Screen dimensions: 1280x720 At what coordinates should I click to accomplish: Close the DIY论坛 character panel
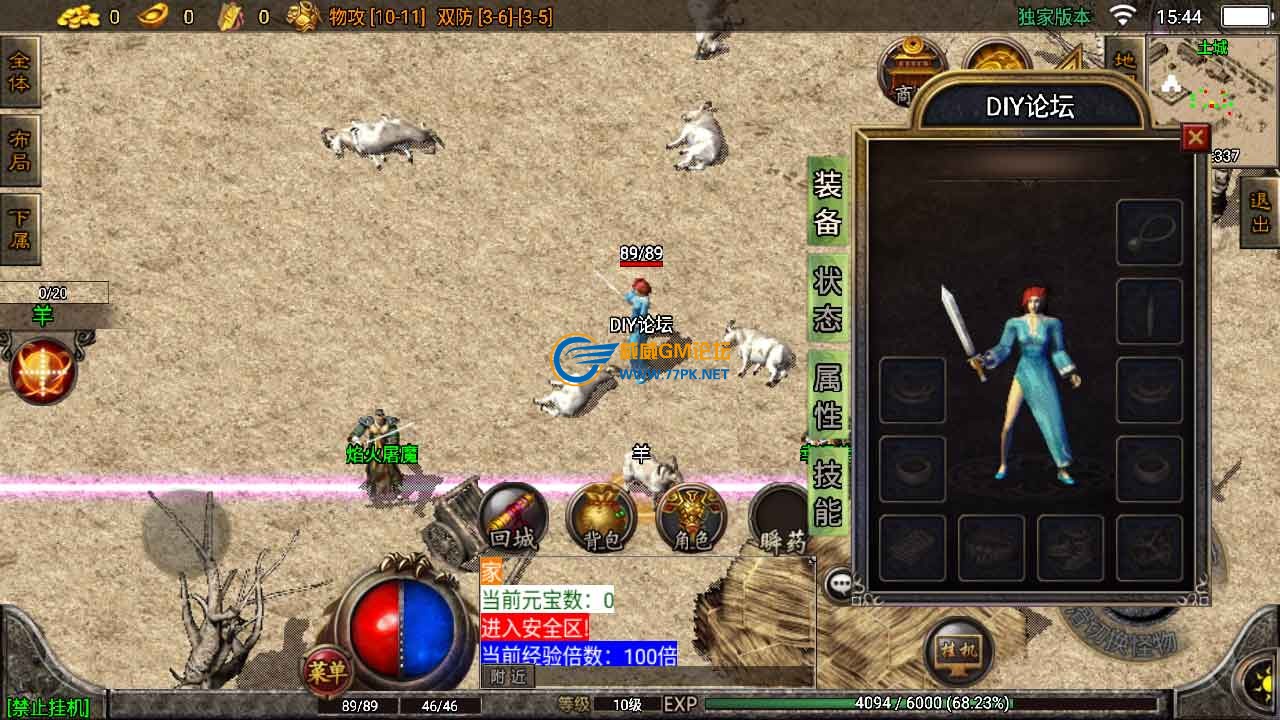coord(1195,137)
